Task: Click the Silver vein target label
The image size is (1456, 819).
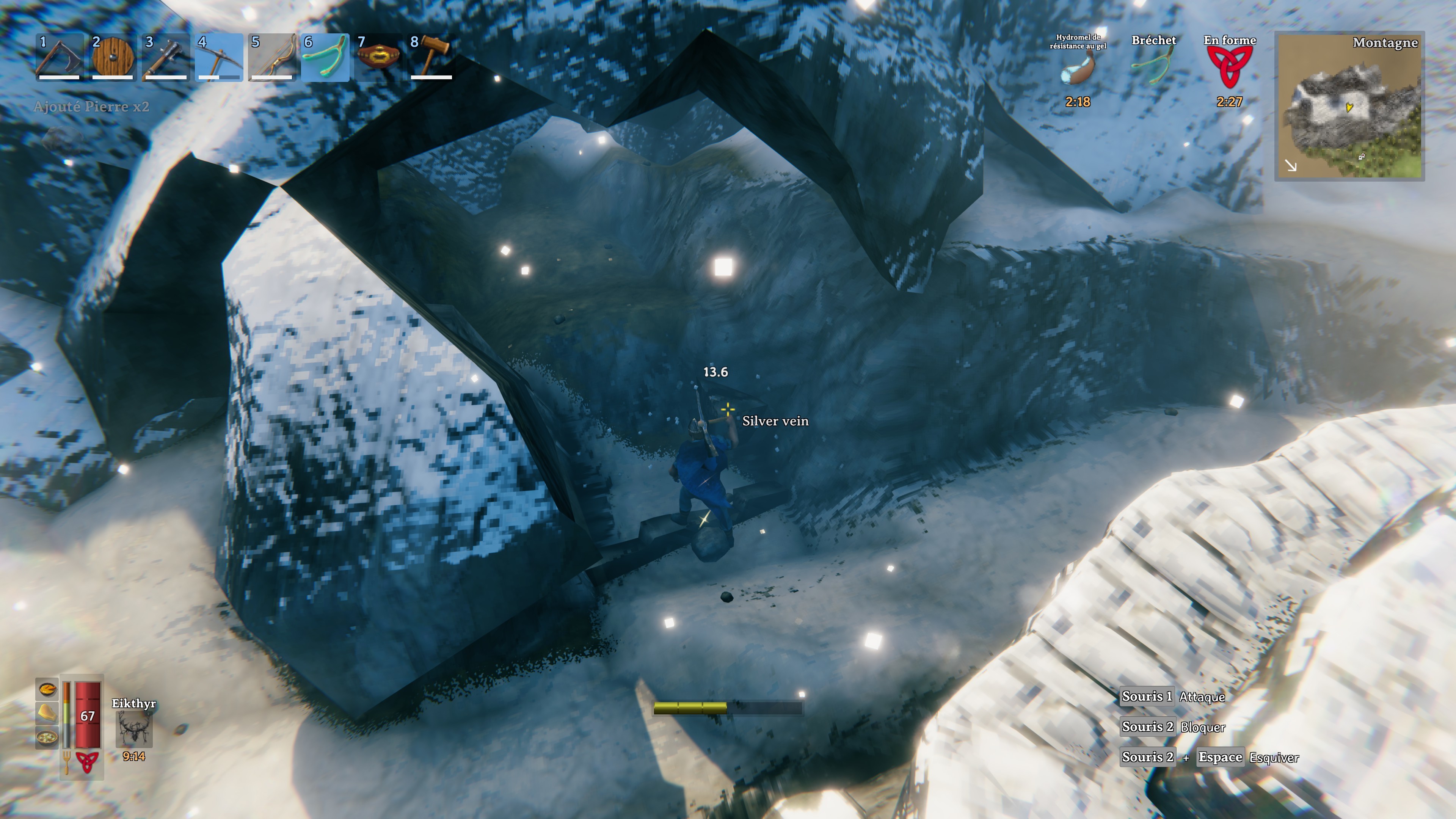Action: pyautogui.click(x=775, y=422)
